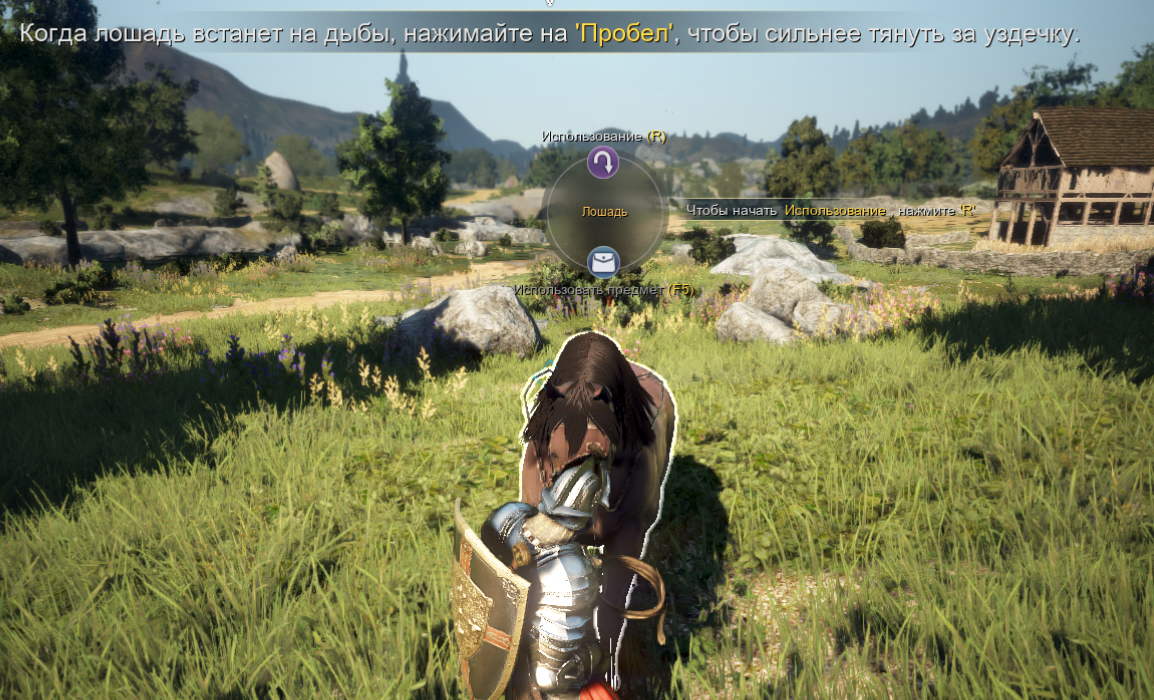
Task: Select the purple horse interaction icon
Action: point(603,162)
